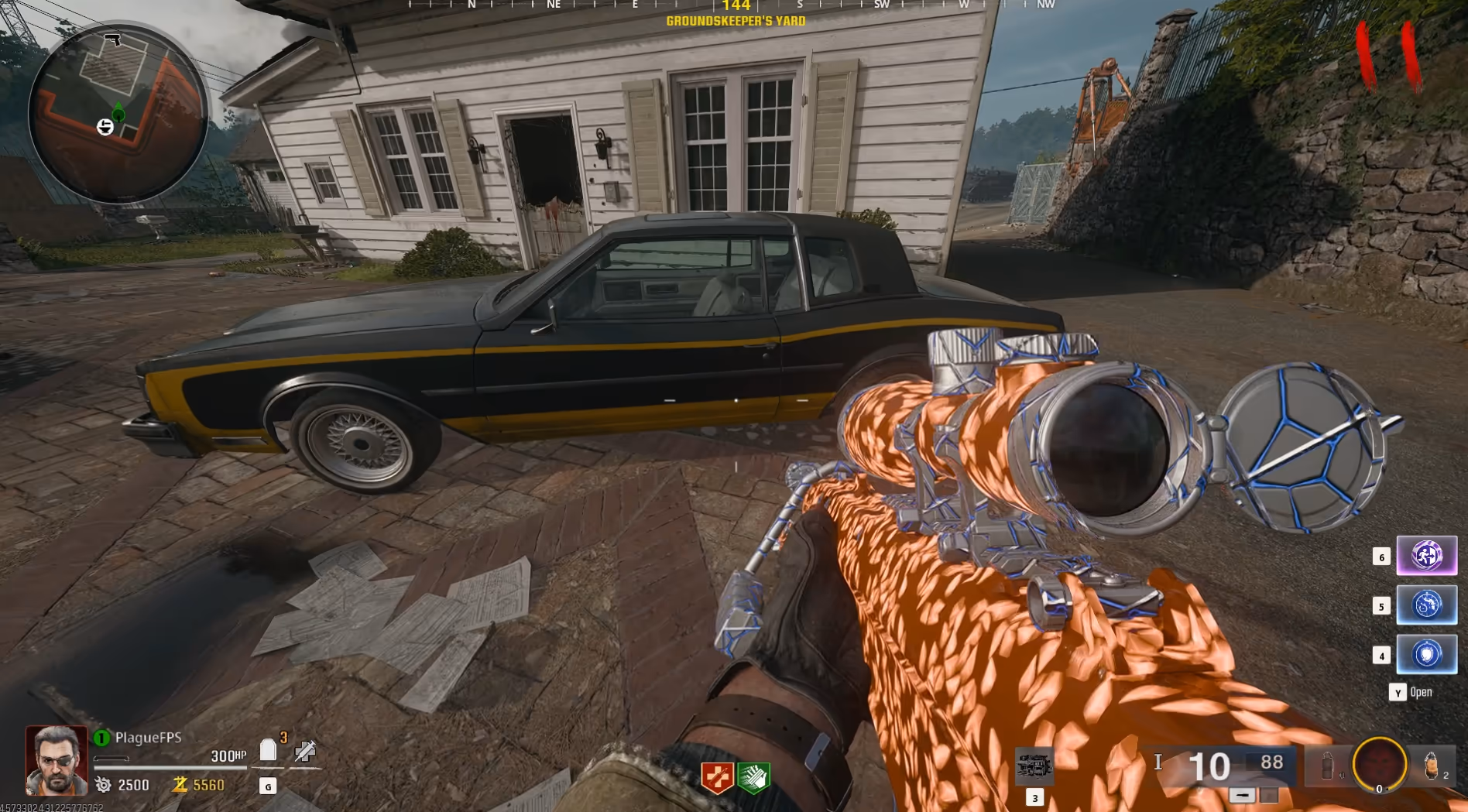Click the crafting table marker on minimap
The width and height of the screenshot is (1468, 812).
105,127
